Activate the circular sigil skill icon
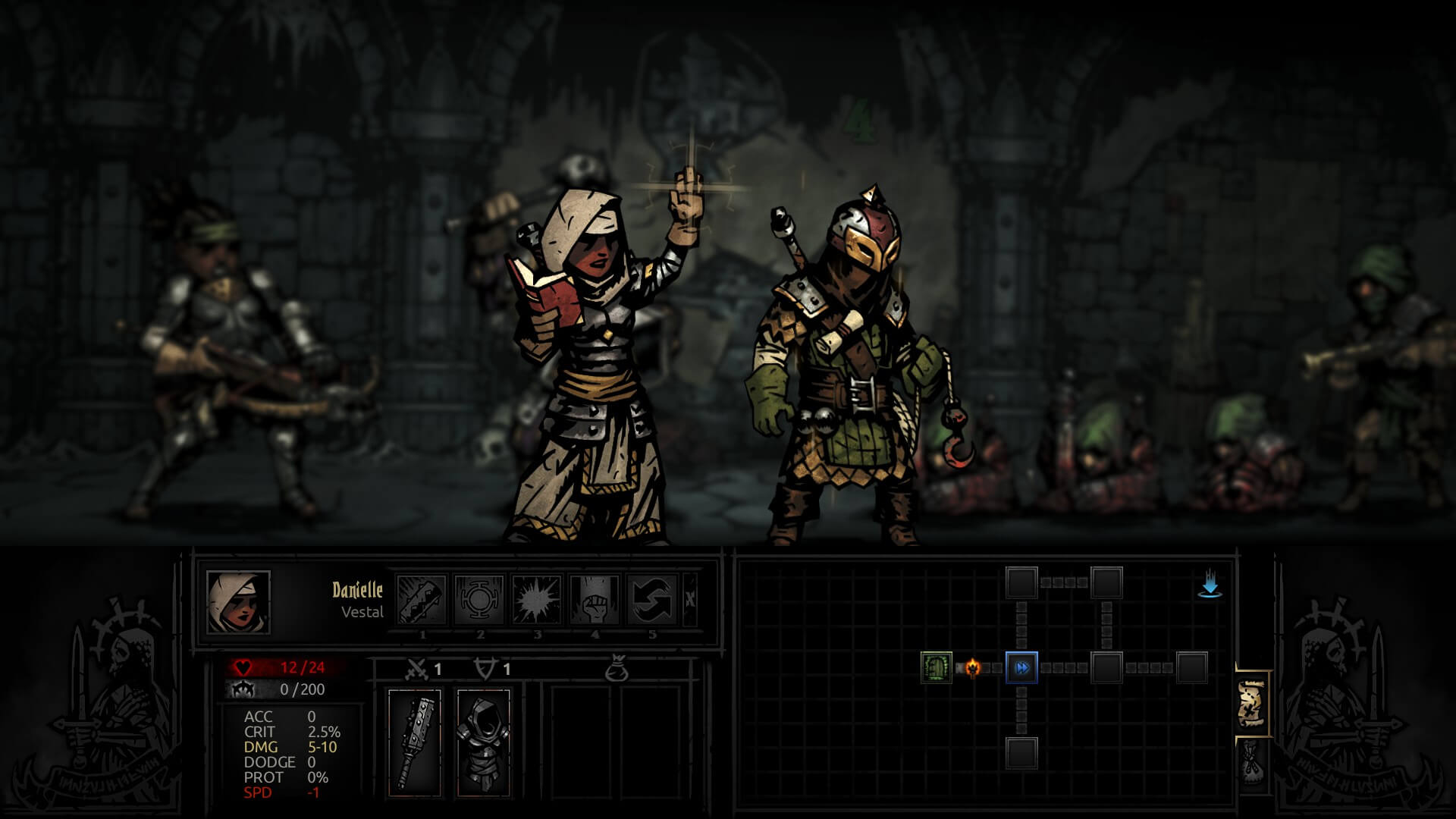 coord(480,599)
